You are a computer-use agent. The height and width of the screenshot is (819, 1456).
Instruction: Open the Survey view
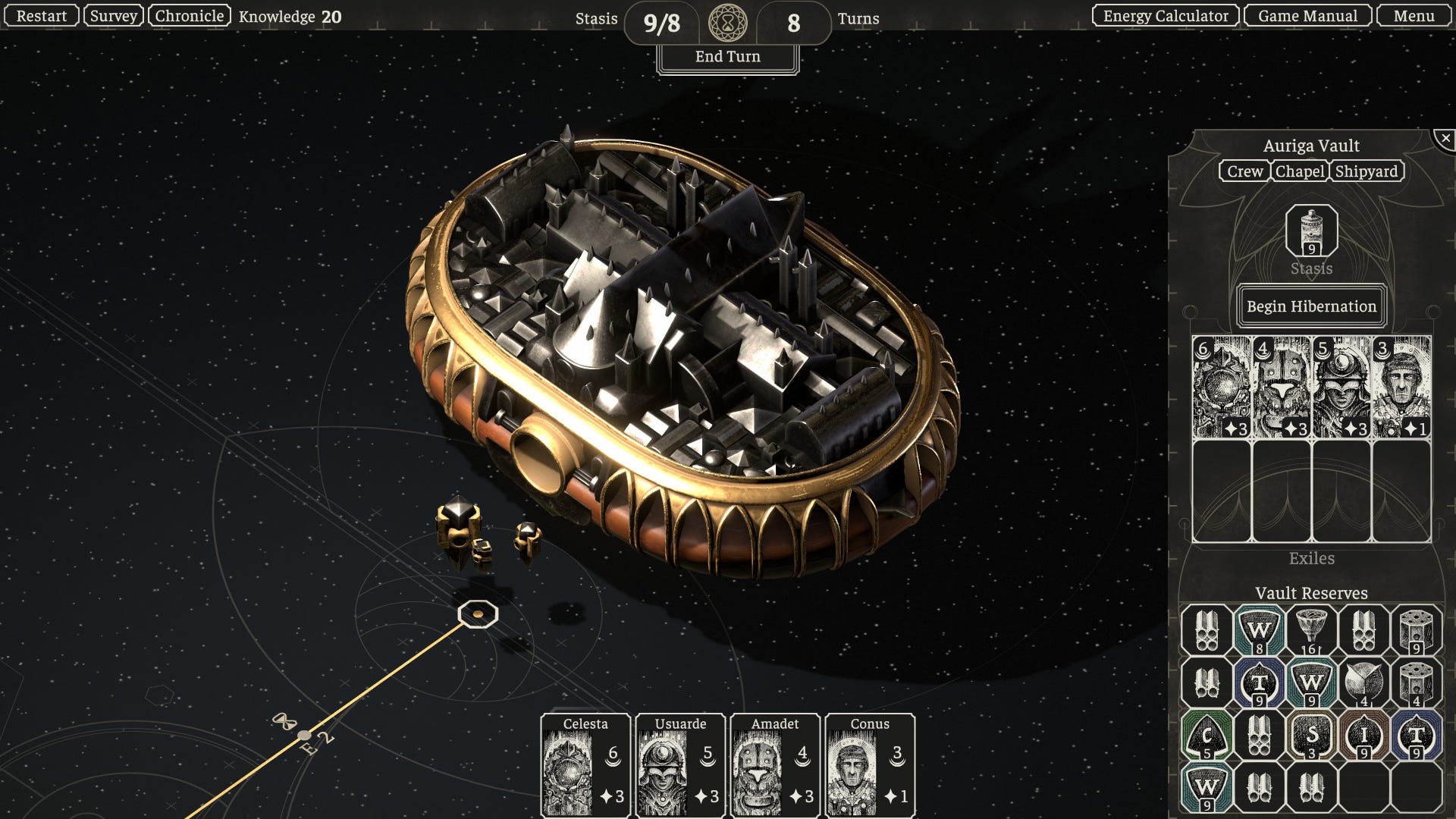coord(114,16)
